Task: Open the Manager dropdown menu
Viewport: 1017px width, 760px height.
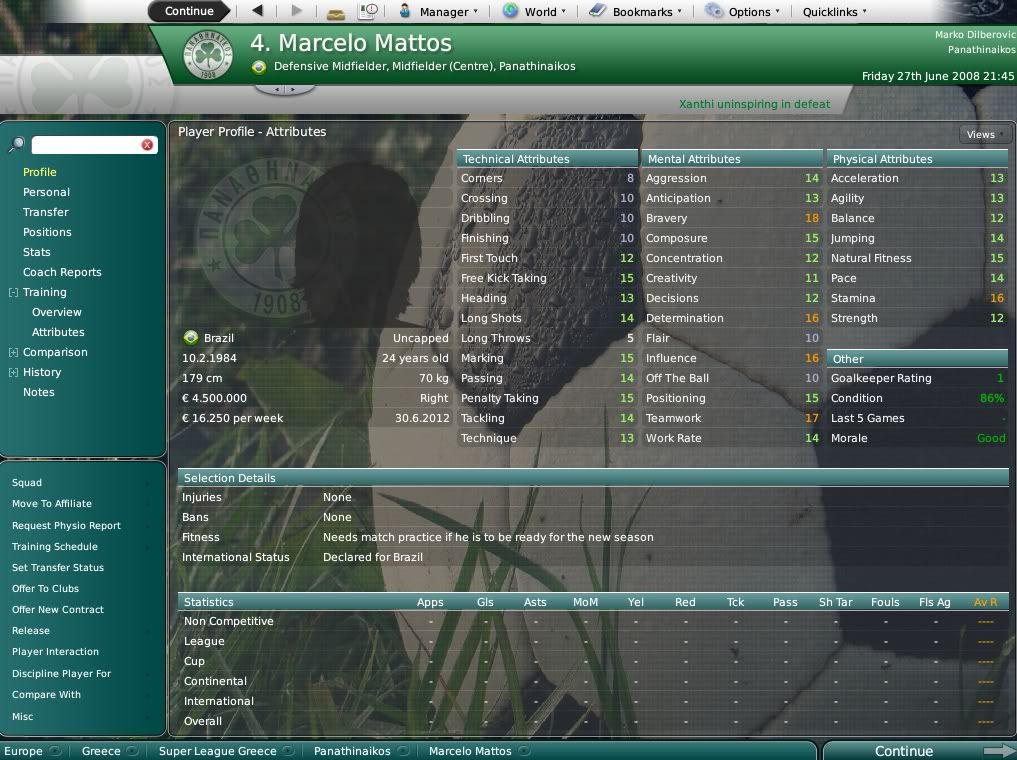Action: pos(438,12)
